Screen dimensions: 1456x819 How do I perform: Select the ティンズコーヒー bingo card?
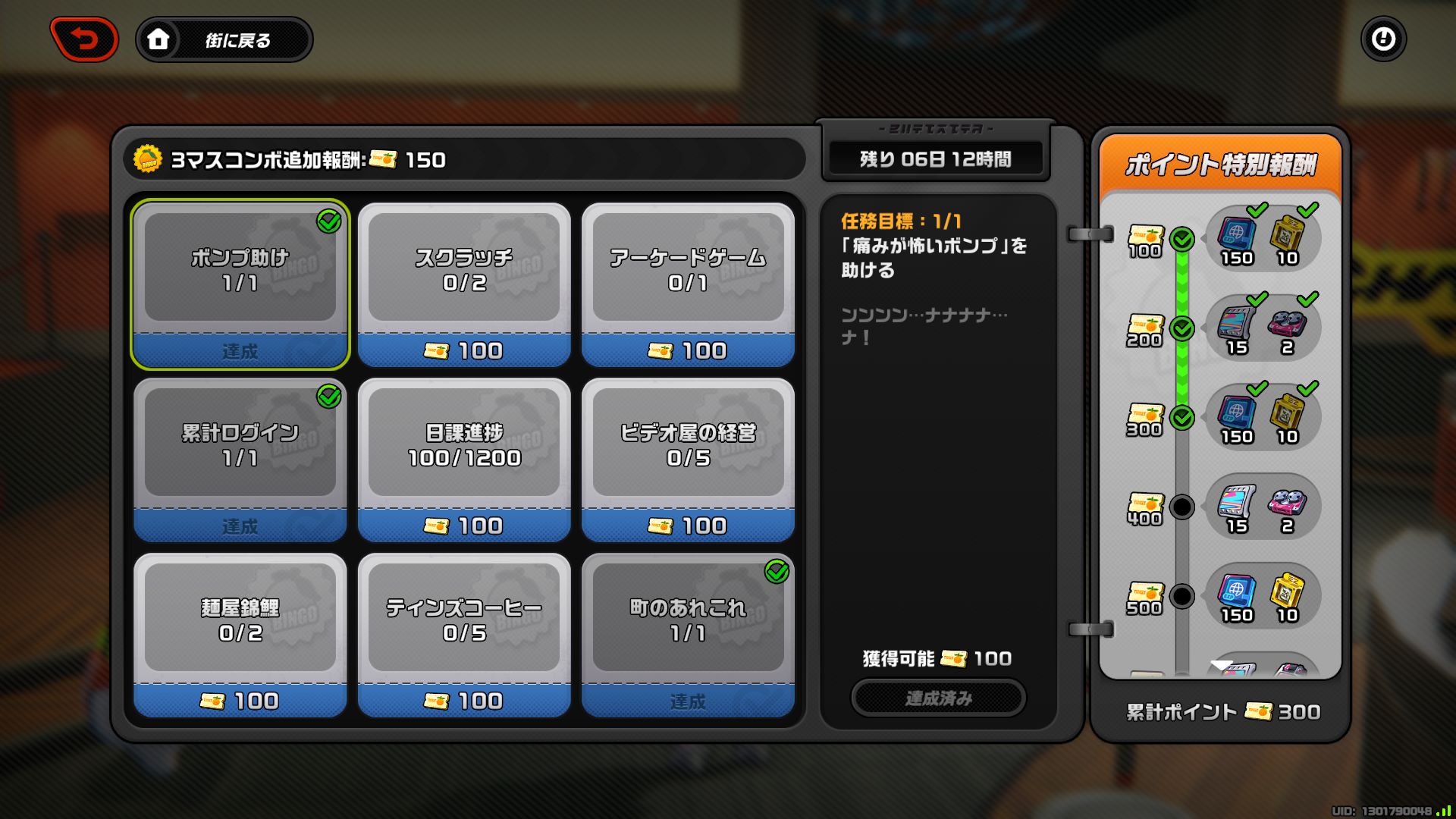464,635
